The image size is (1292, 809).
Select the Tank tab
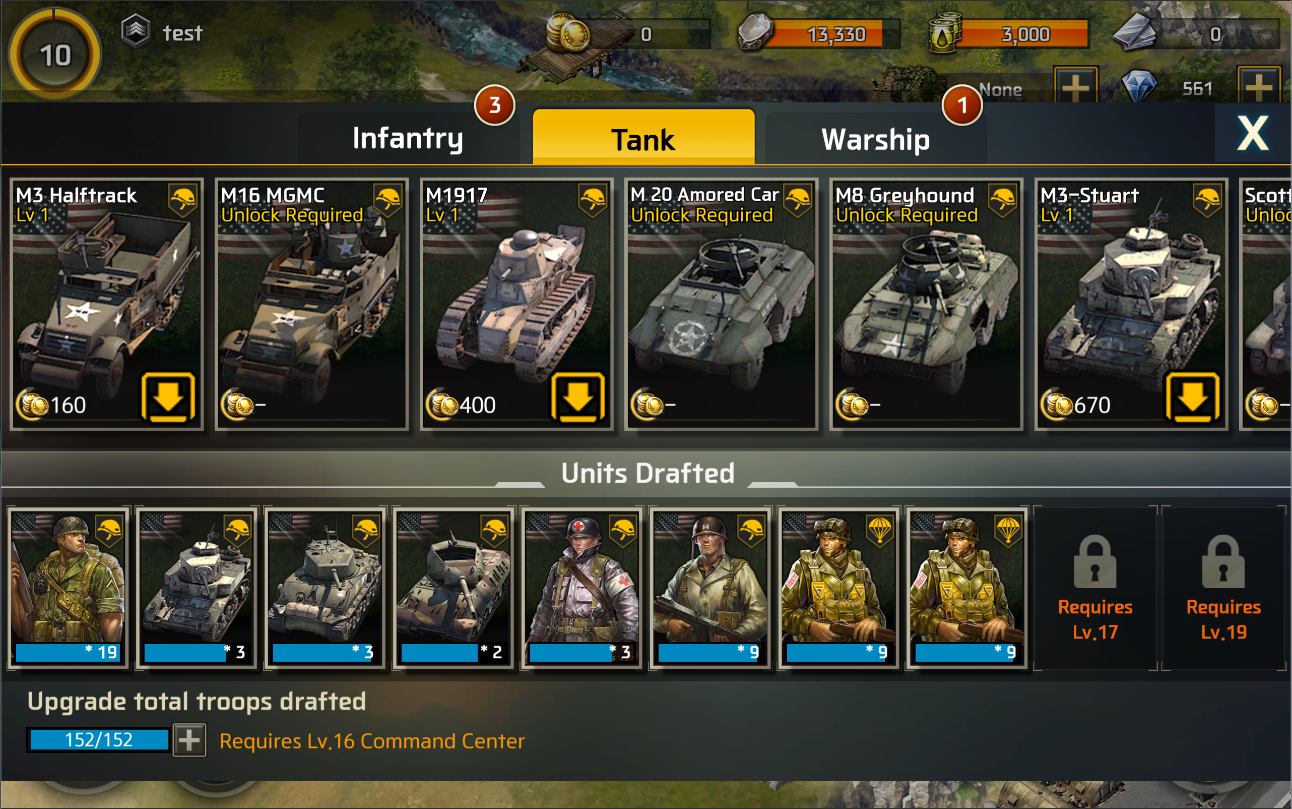(x=643, y=139)
